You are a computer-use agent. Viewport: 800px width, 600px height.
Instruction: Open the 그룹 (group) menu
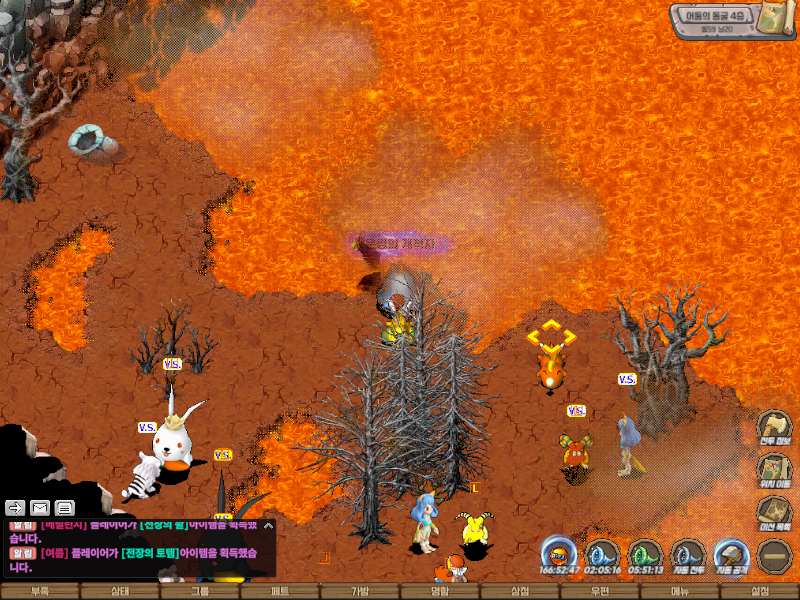click(x=200, y=591)
